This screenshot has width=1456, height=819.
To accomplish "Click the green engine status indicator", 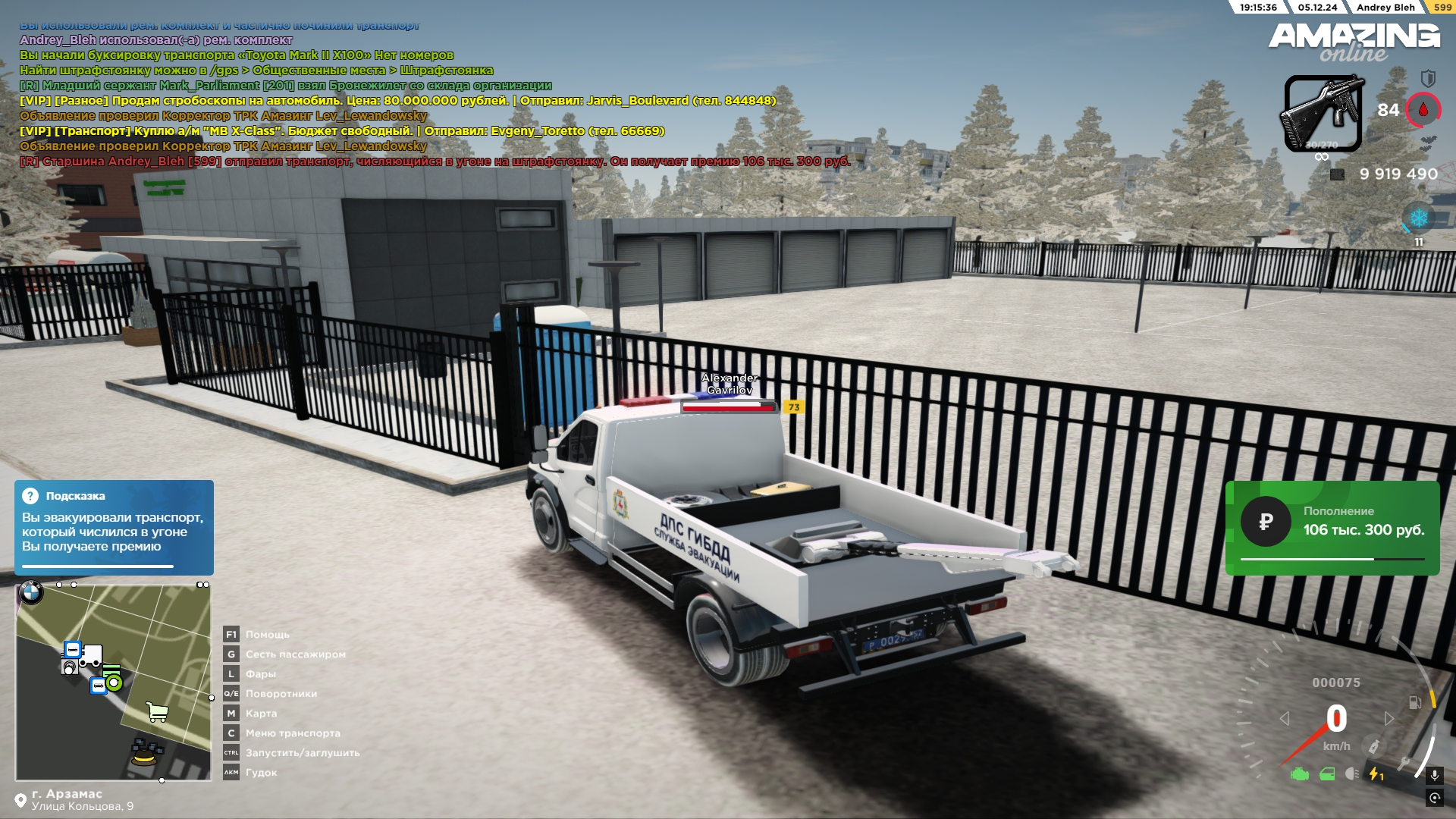I will [1300, 774].
